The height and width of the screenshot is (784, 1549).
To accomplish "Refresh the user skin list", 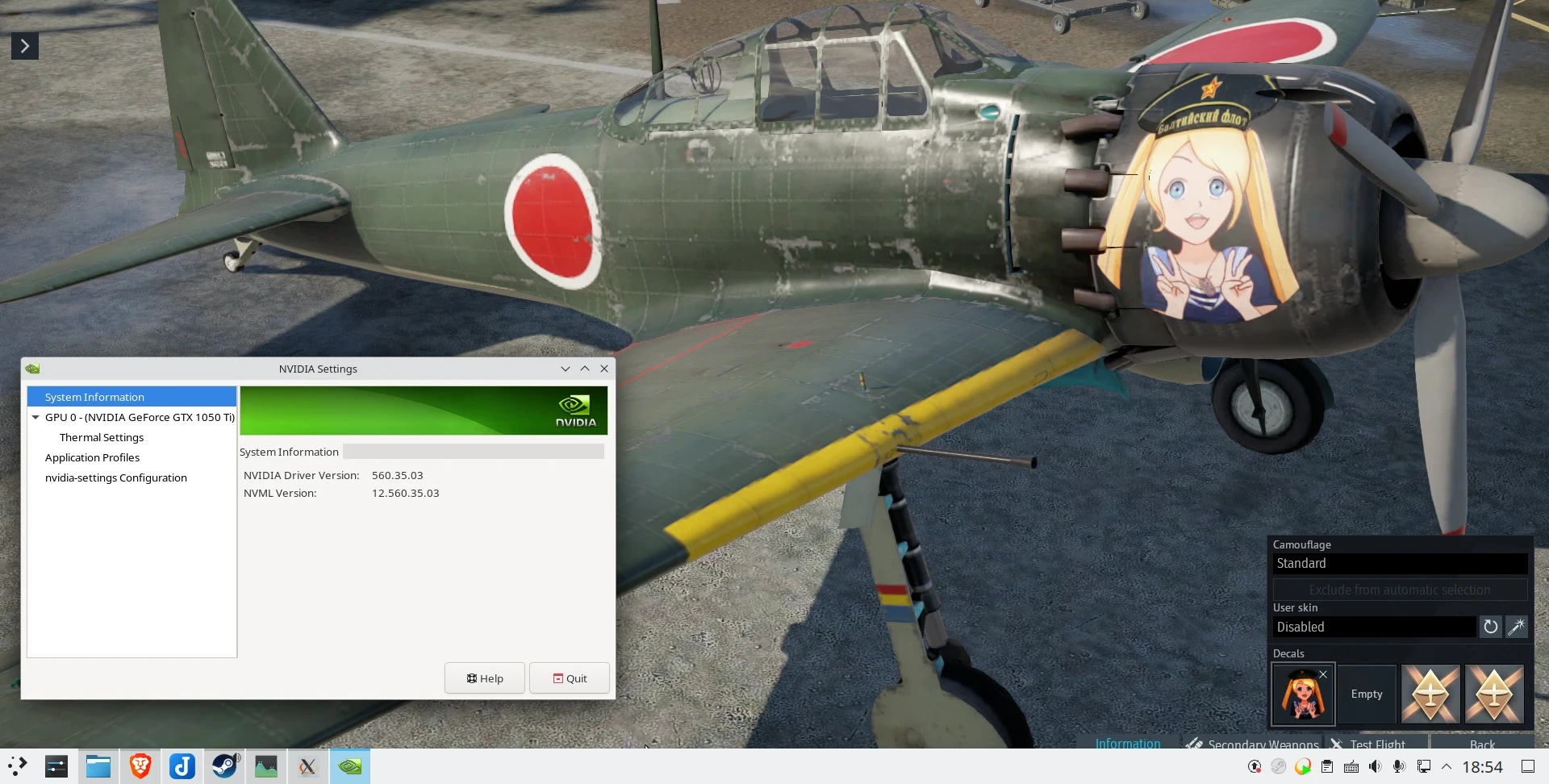I will point(1491,627).
